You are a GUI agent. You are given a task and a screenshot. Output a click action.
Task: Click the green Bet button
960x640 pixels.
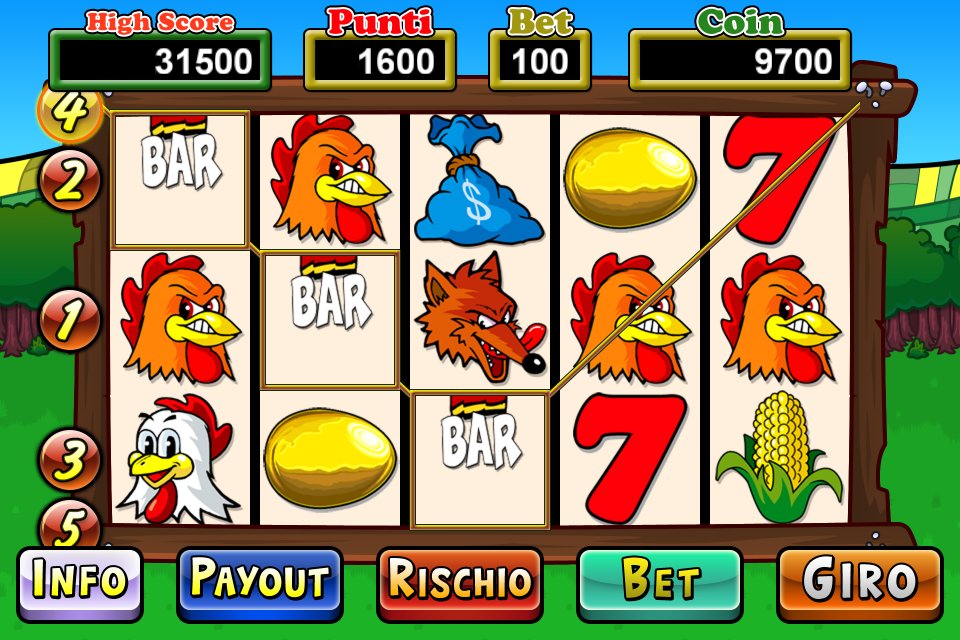pyautogui.click(x=659, y=582)
